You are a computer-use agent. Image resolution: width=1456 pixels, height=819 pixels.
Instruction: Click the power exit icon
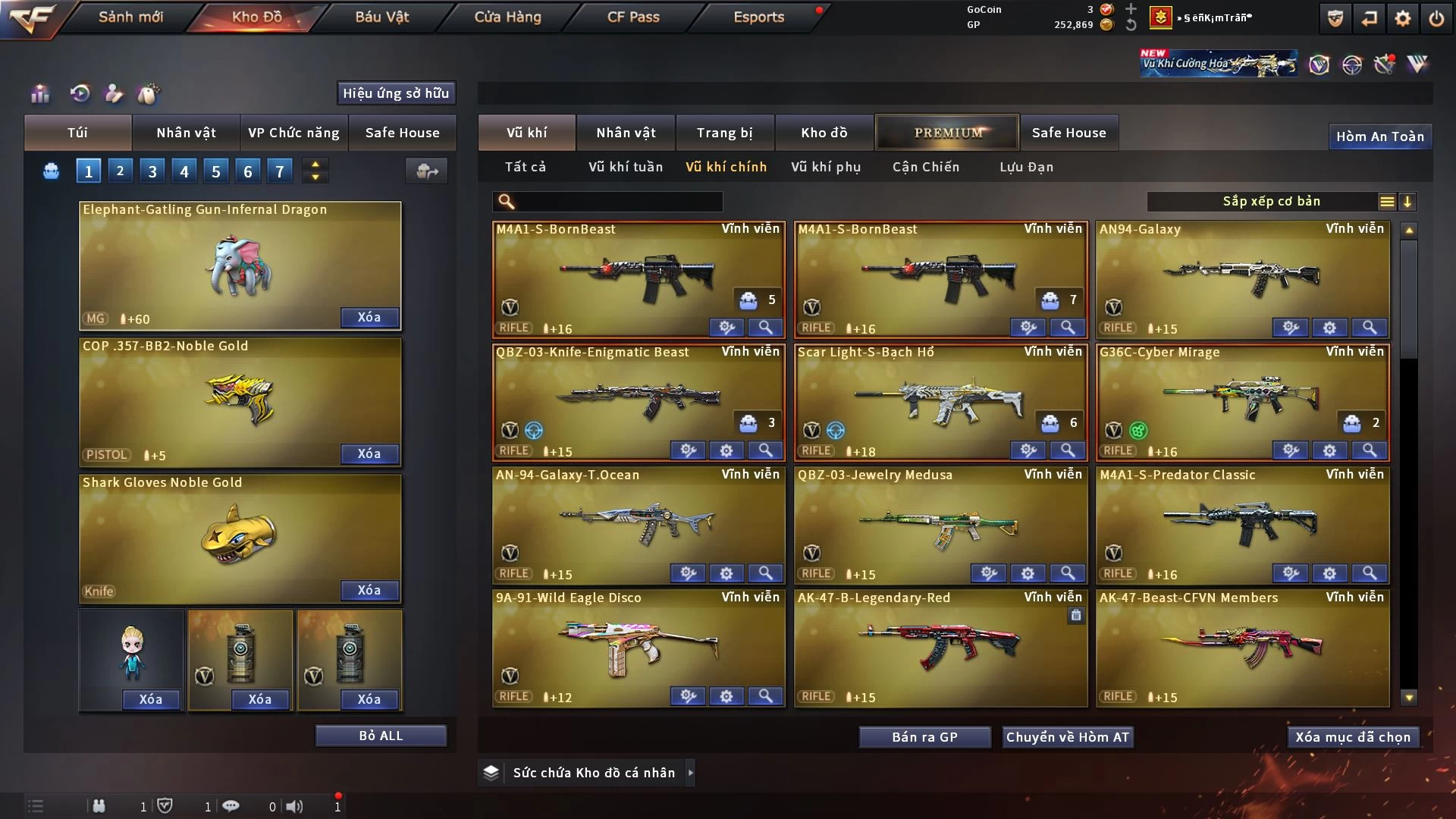(1436, 18)
